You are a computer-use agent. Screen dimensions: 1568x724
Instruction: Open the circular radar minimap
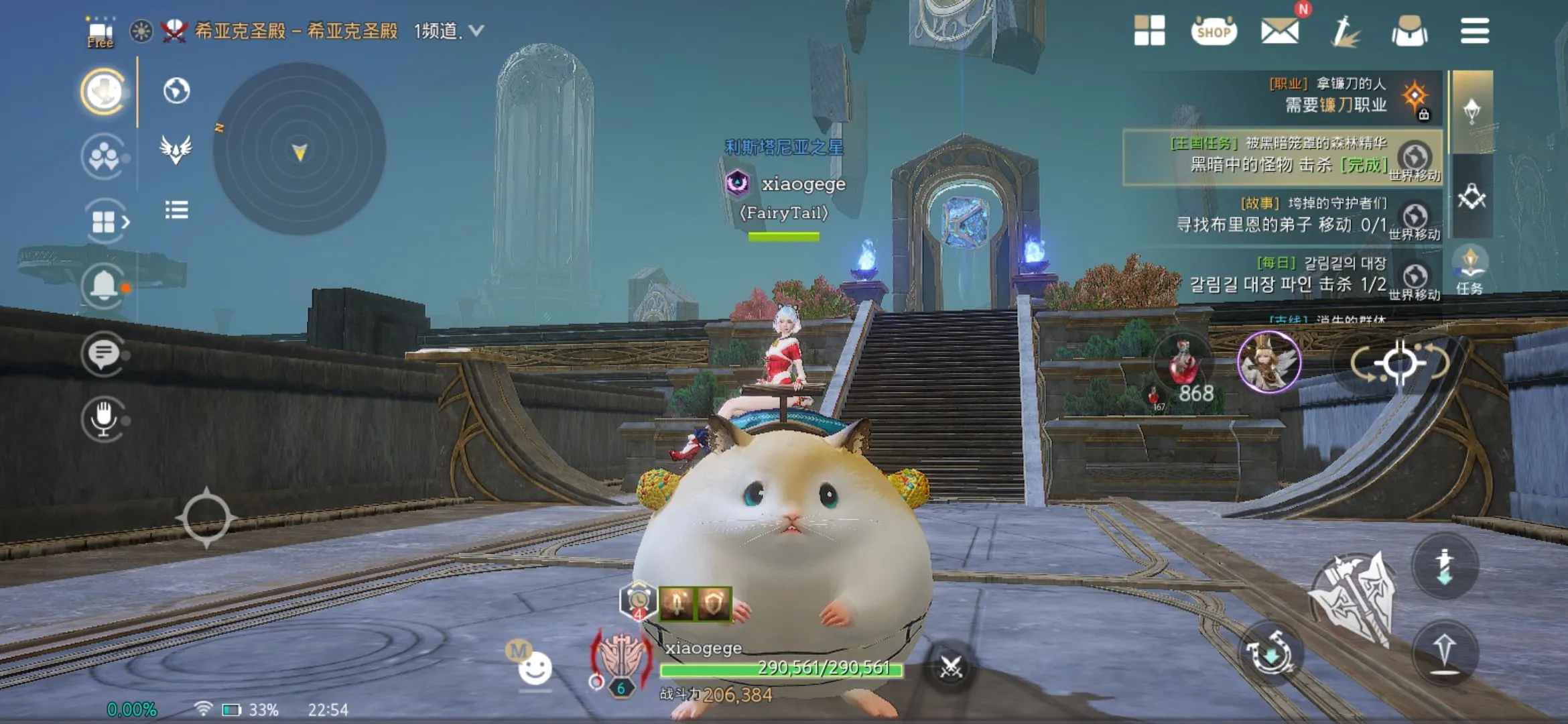(299, 149)
